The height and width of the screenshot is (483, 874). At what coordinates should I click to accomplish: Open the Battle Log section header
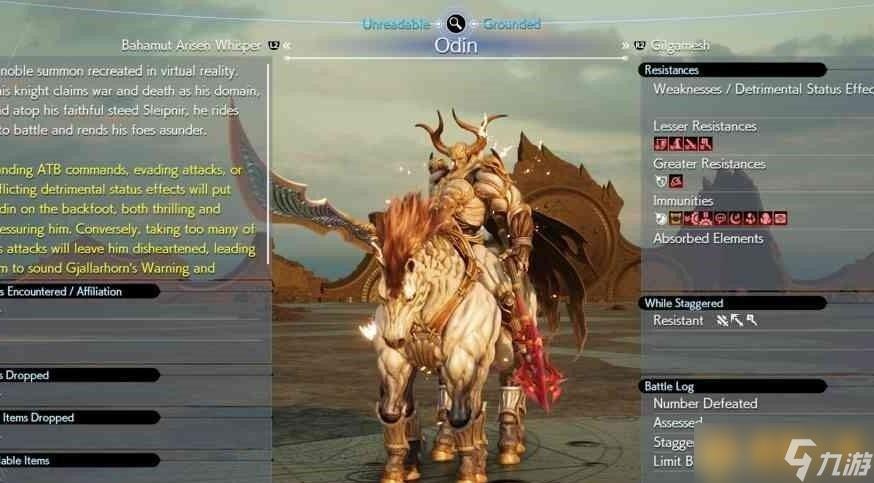pos(733,386)
